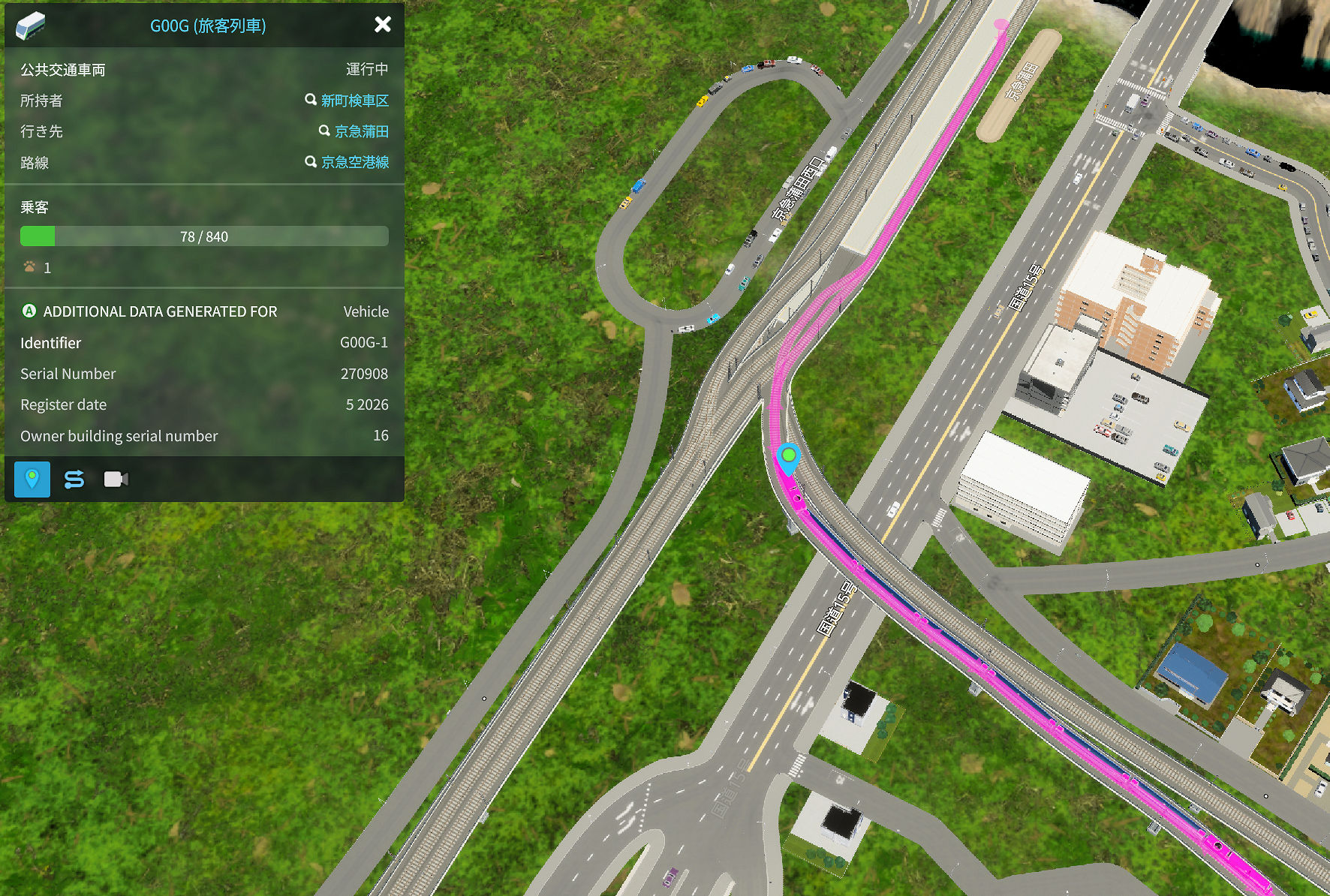Click the route path toggle icon
This screenshot has width=1330, height=896.
point(74,479)
